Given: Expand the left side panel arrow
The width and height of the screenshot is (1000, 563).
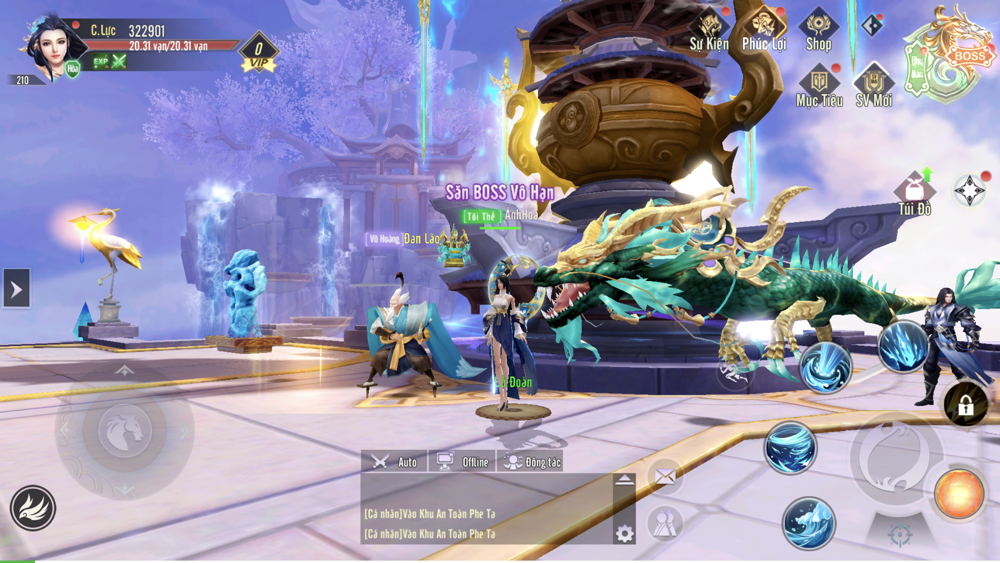Looking at the screenshot, I should click(16, 289).
